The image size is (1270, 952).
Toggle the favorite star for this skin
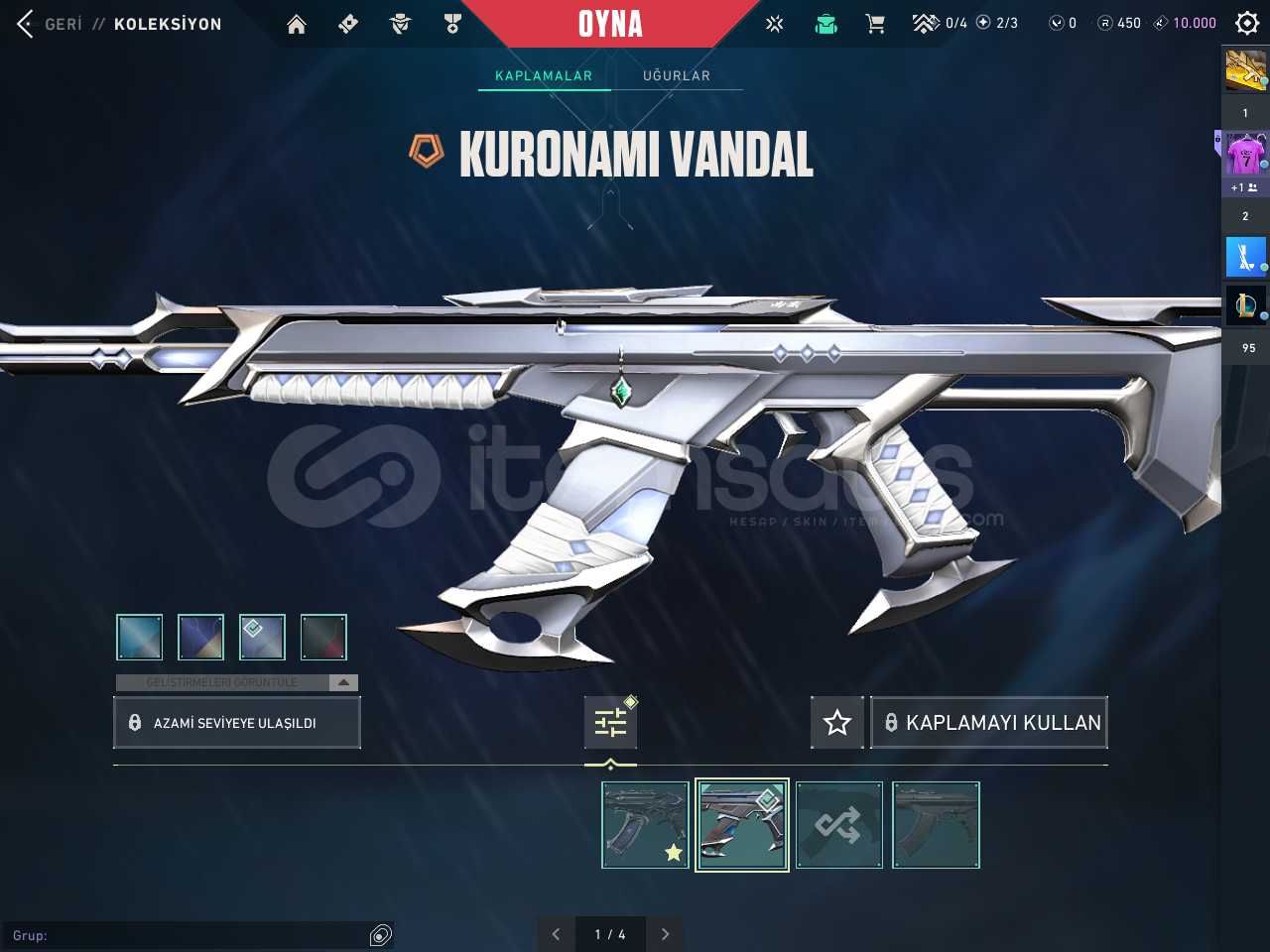(837, 722)
